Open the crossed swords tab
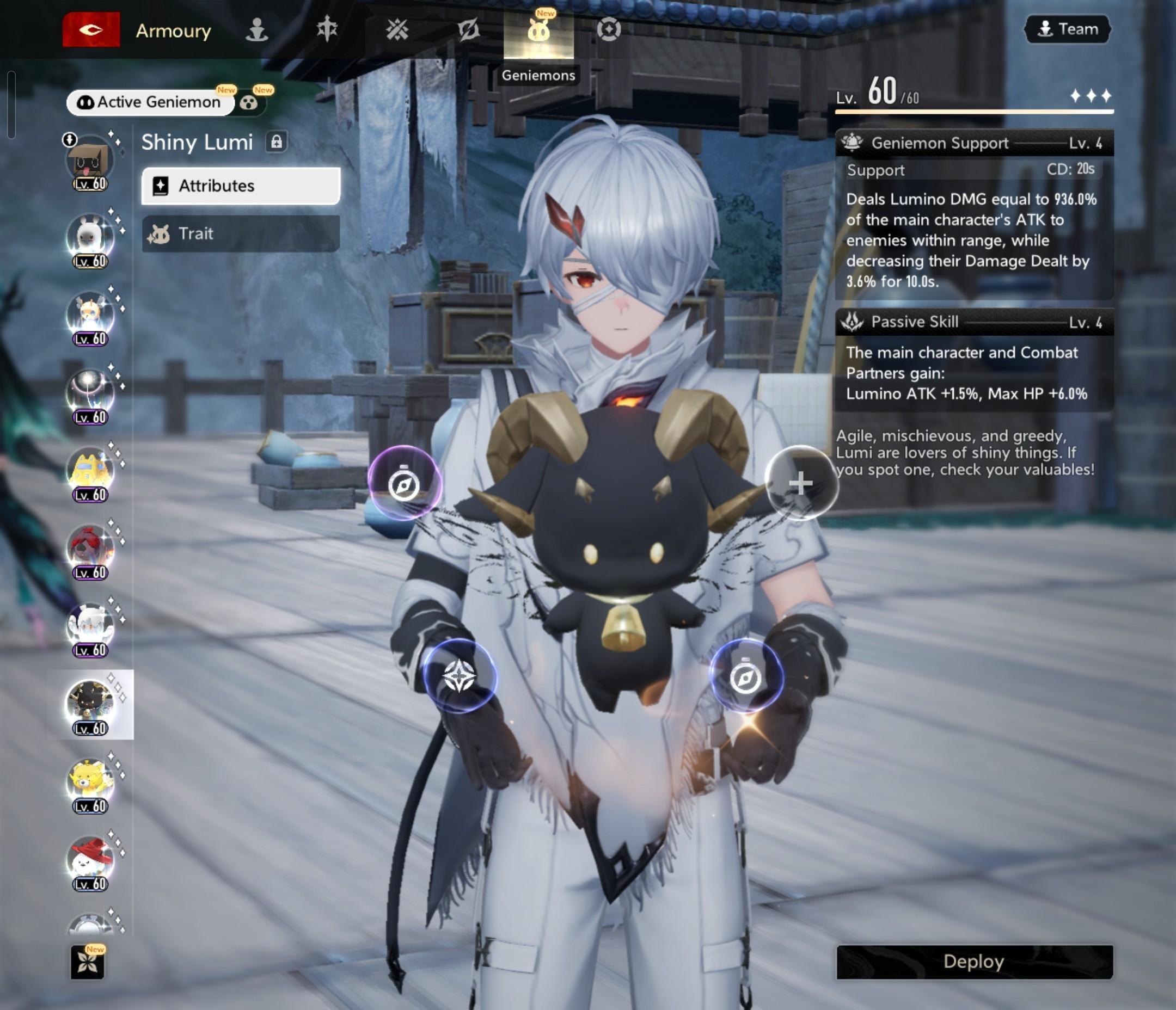This screenshot has width=1176, height=1010. tap(397, 29)
